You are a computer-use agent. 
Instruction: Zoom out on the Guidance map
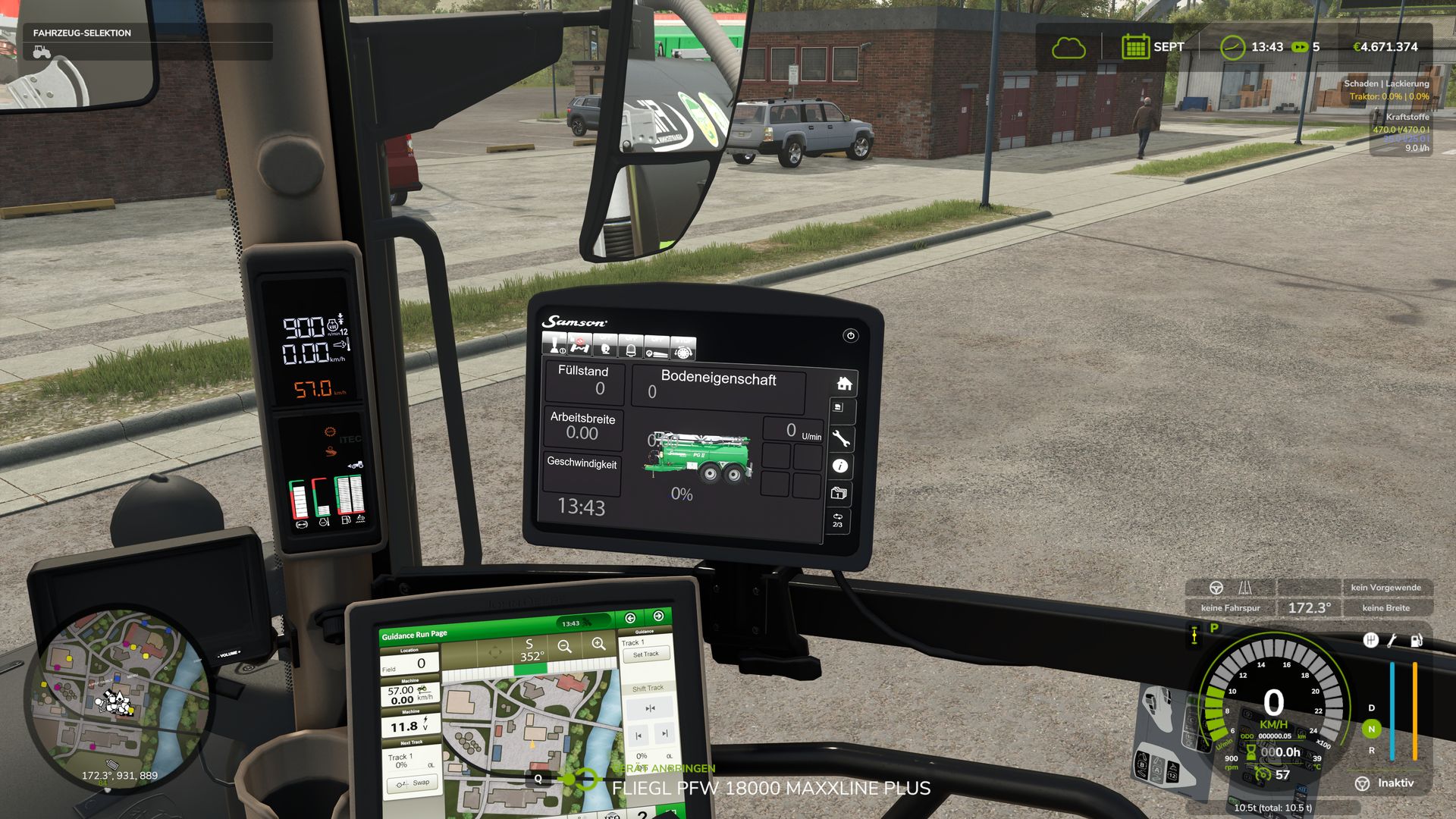point(564,647)
